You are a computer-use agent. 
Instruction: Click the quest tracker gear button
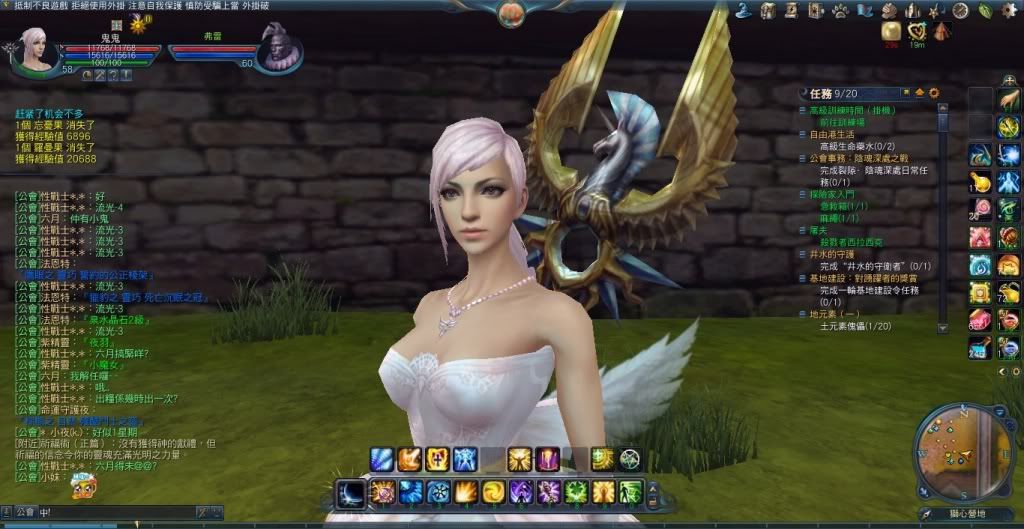point(934,93)
